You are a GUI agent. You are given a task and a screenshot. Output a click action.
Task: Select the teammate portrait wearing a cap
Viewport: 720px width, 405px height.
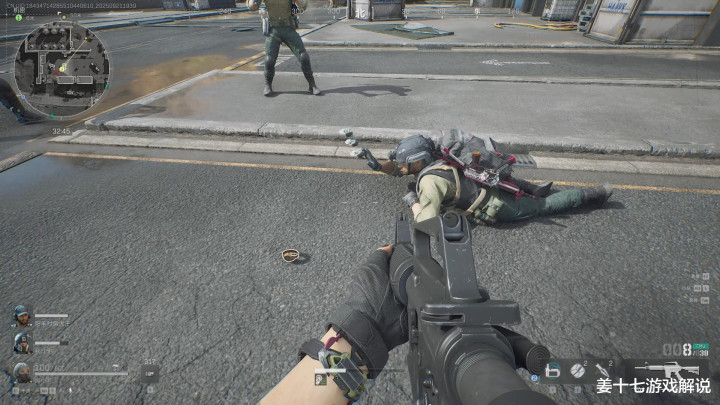coord(21,317)
